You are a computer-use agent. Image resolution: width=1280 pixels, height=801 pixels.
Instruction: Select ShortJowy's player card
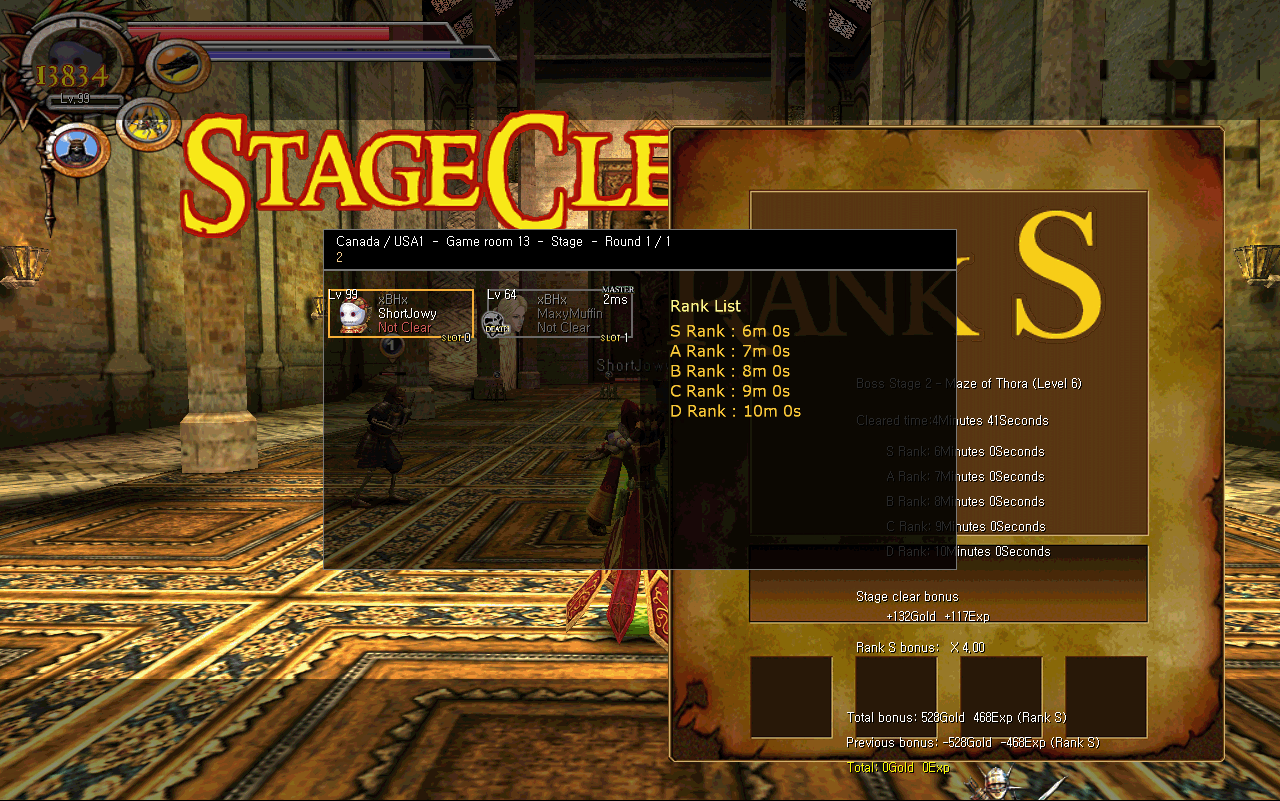coord(401,314)
